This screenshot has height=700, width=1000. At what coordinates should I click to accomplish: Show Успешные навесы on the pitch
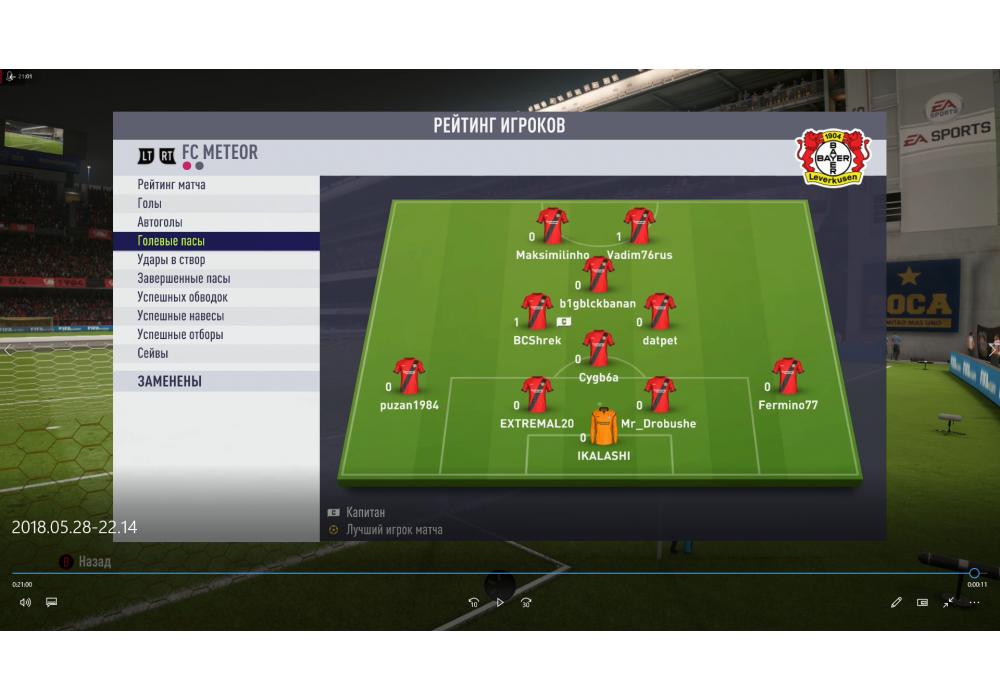pos(180,316)
